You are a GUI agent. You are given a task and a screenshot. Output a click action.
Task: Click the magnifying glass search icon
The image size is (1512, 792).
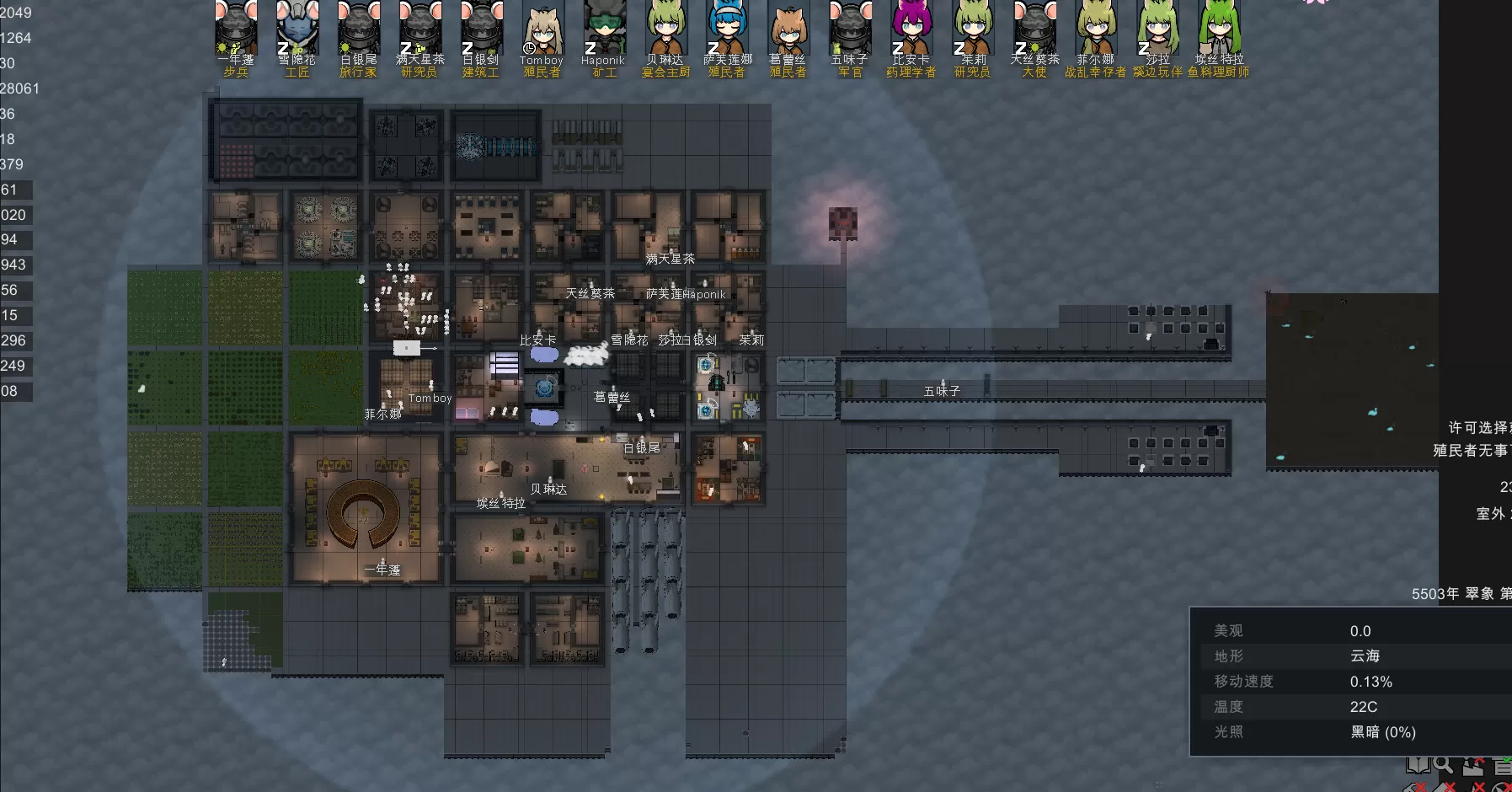pyautogui.click(x=1444, y=765)
